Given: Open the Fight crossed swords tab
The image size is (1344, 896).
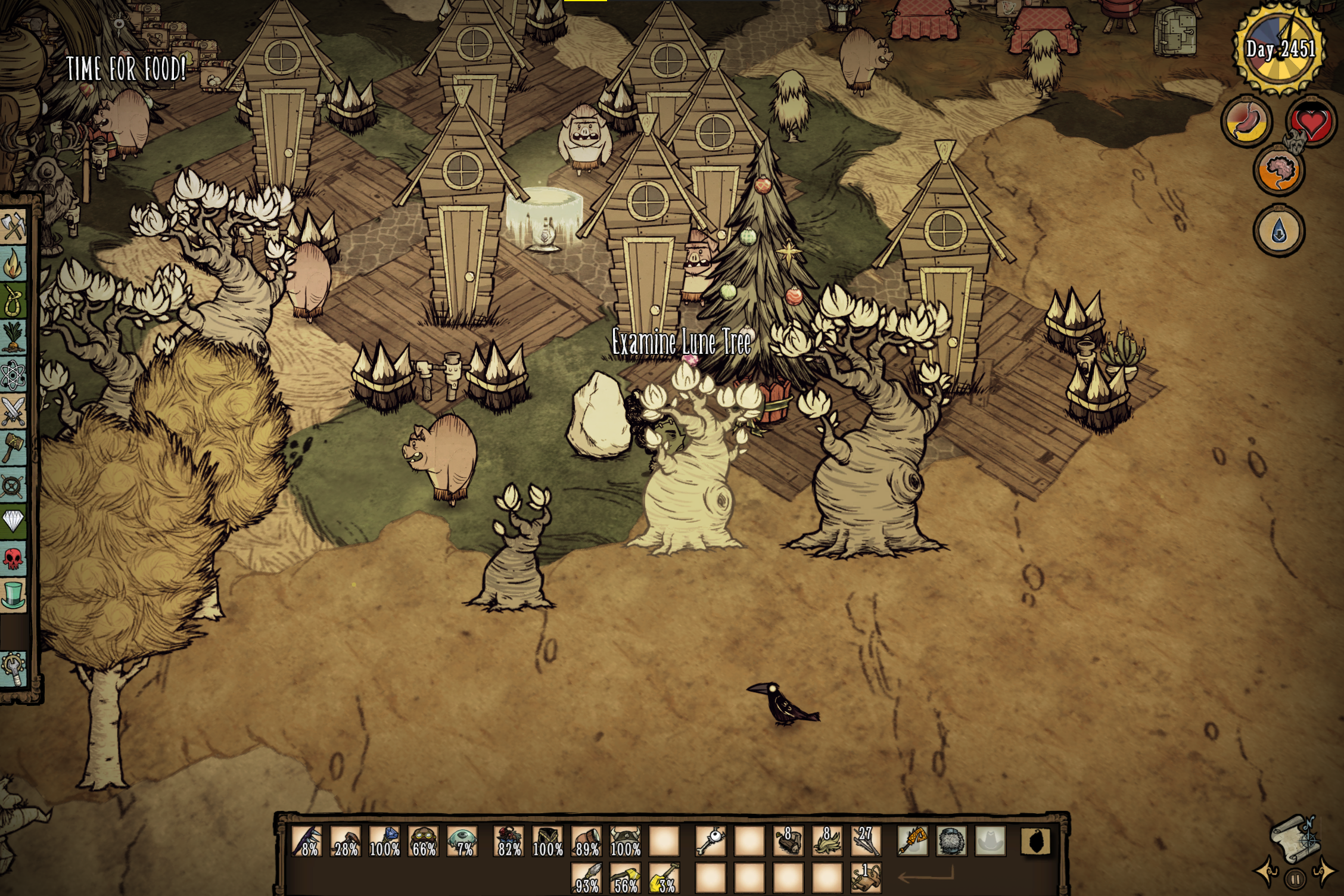Looking at the screenshot, I should (13, 411).
